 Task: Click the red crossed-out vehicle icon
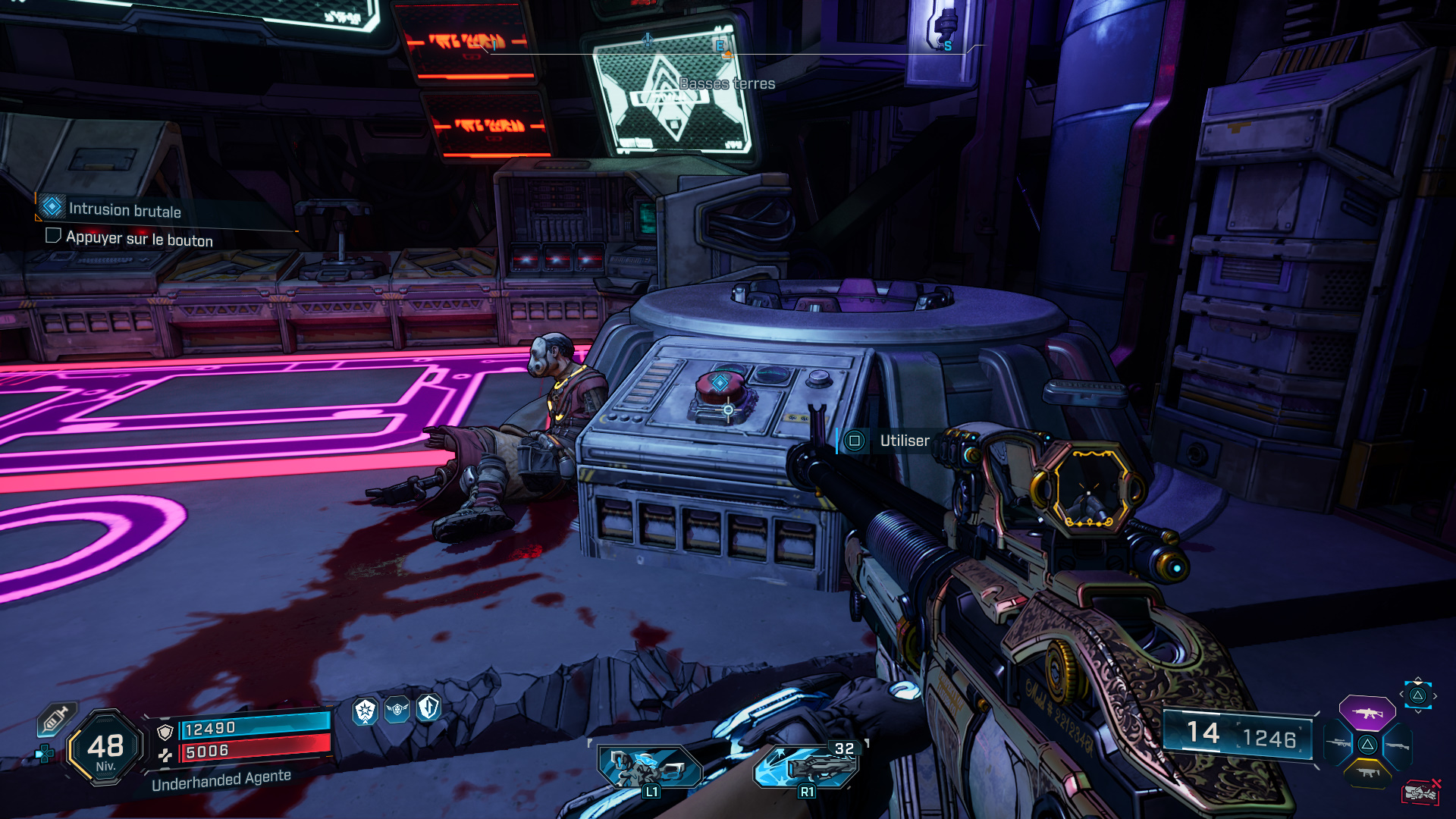pos(1420,793)
